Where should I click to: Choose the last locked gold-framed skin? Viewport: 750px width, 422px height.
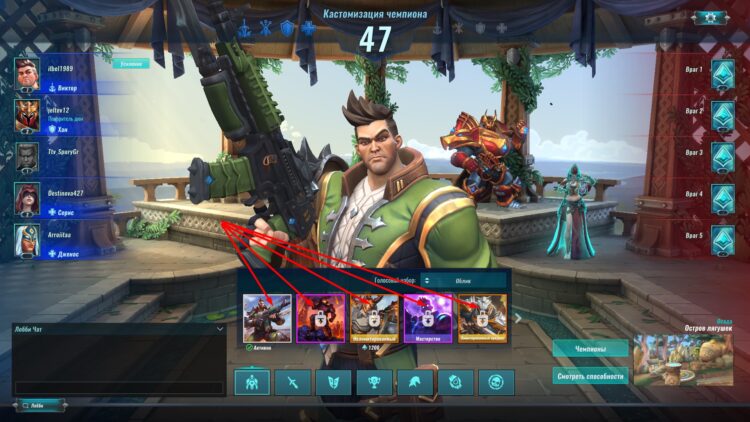[x=482, y=318]
